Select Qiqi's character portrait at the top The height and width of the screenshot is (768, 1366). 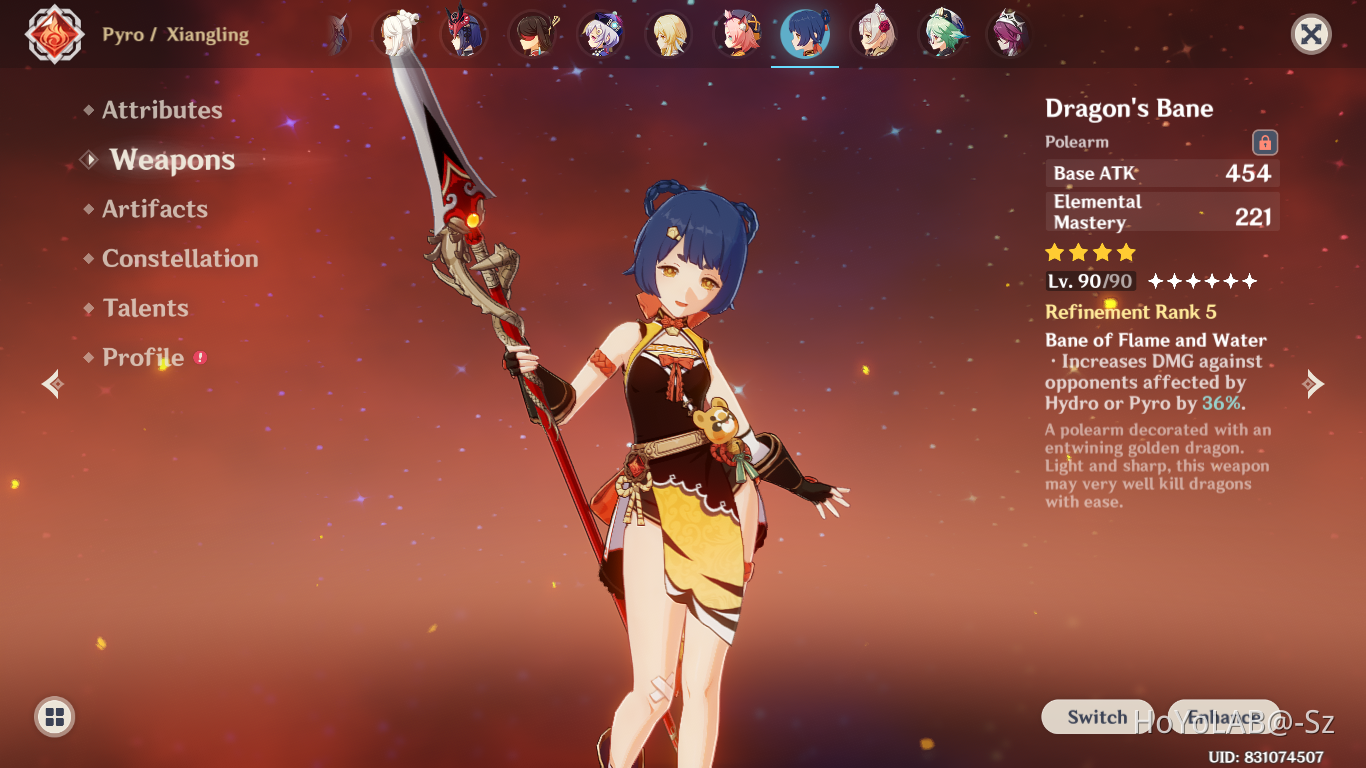(602, 33)
